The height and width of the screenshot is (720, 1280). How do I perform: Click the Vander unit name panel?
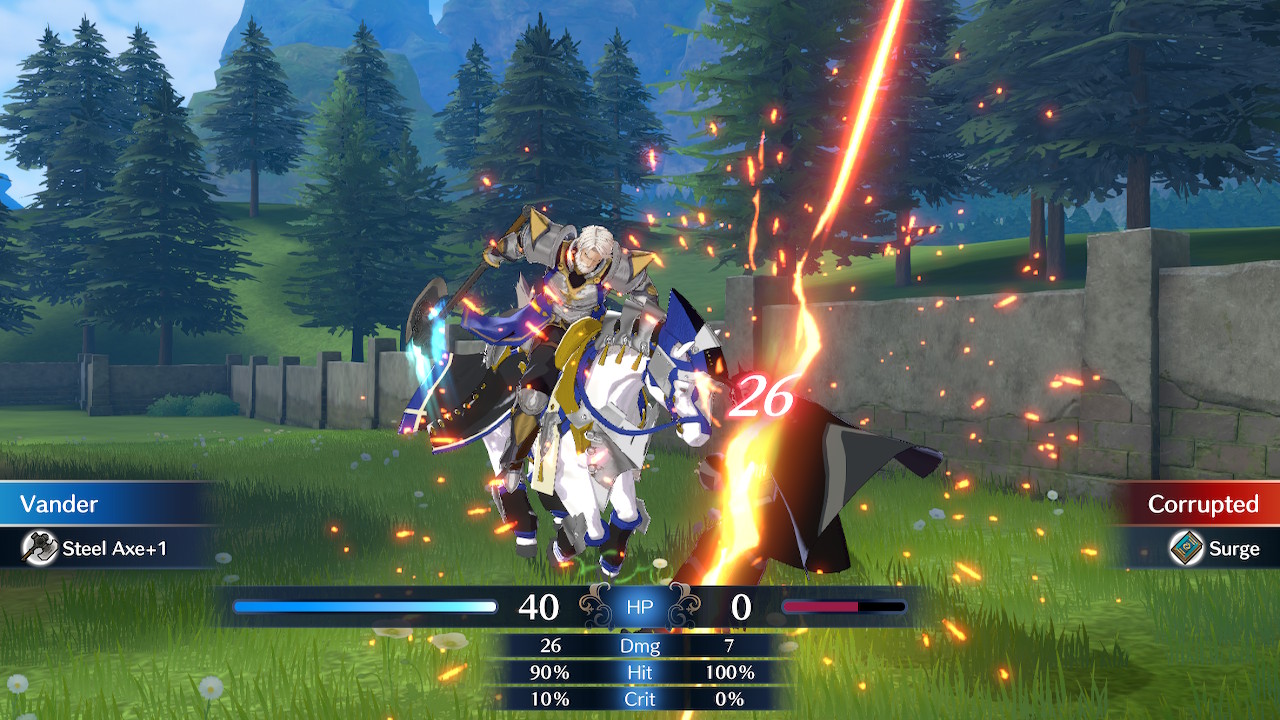(100, 504)
